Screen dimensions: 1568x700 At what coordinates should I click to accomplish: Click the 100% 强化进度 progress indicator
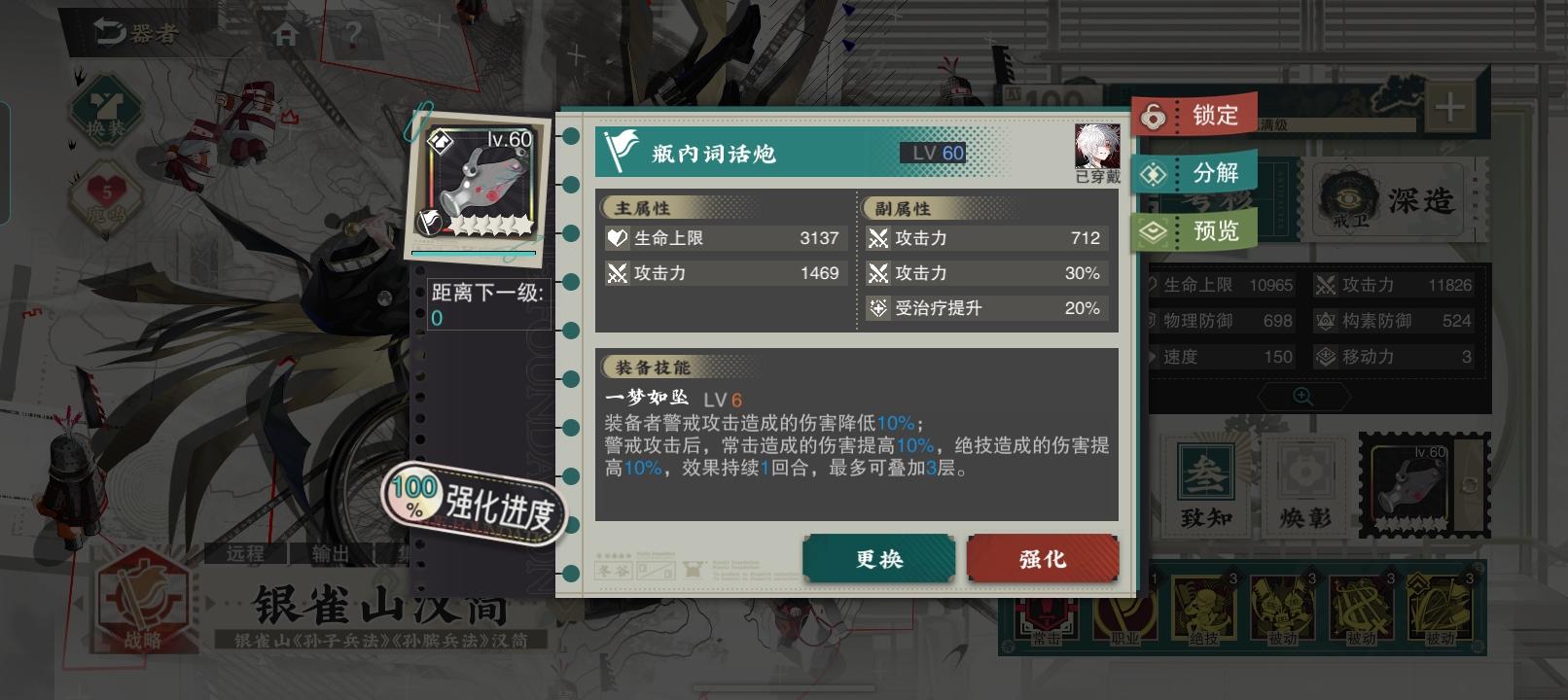(x=470, y=502)
